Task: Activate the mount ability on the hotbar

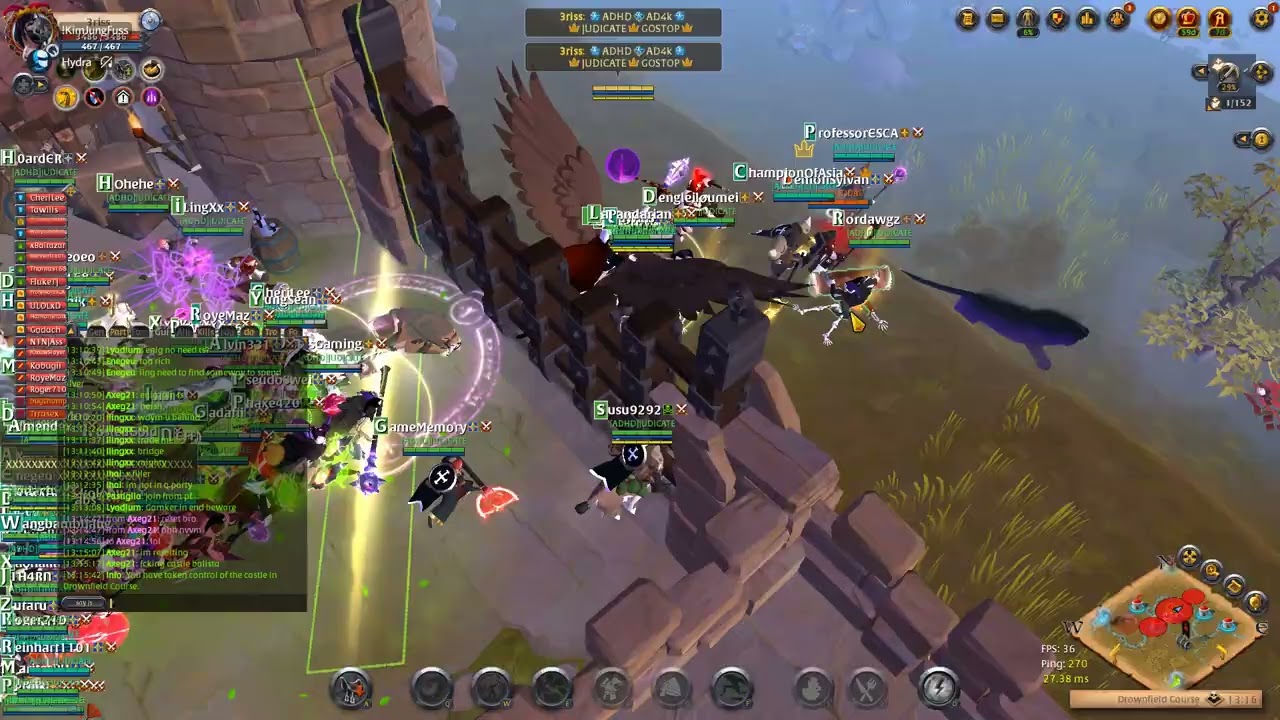Action: click(351, 688)
